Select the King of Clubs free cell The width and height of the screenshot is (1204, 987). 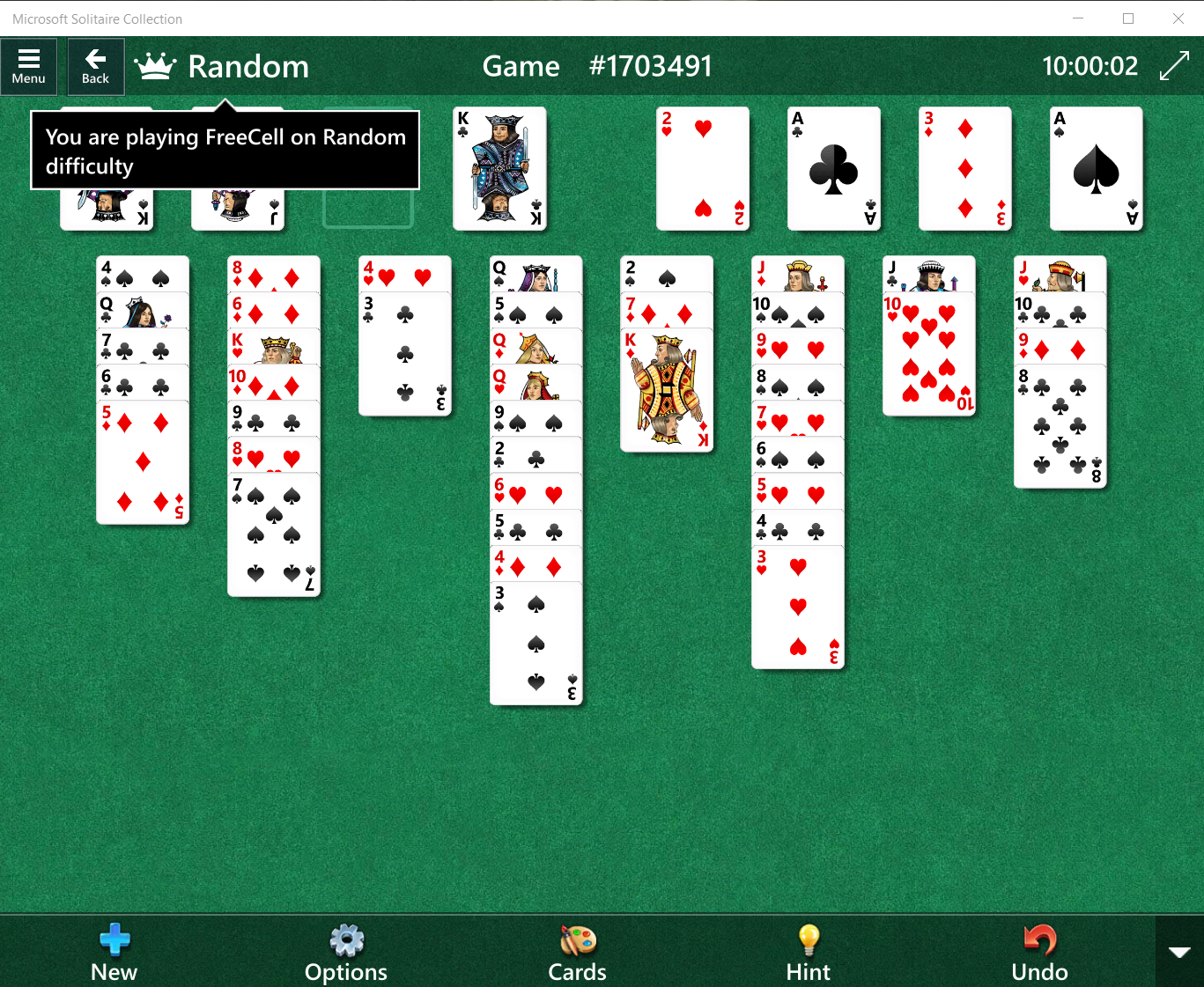499,168
